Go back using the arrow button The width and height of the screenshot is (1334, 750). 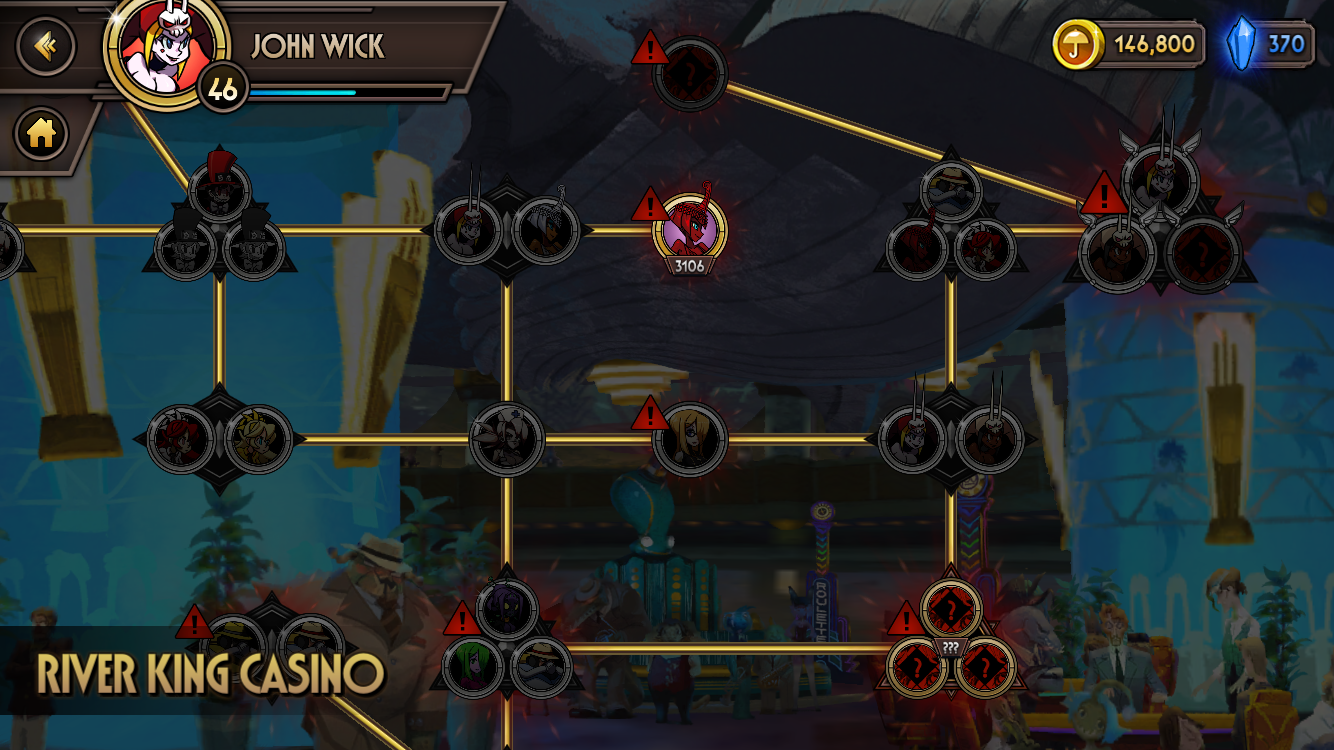(45, 46)
